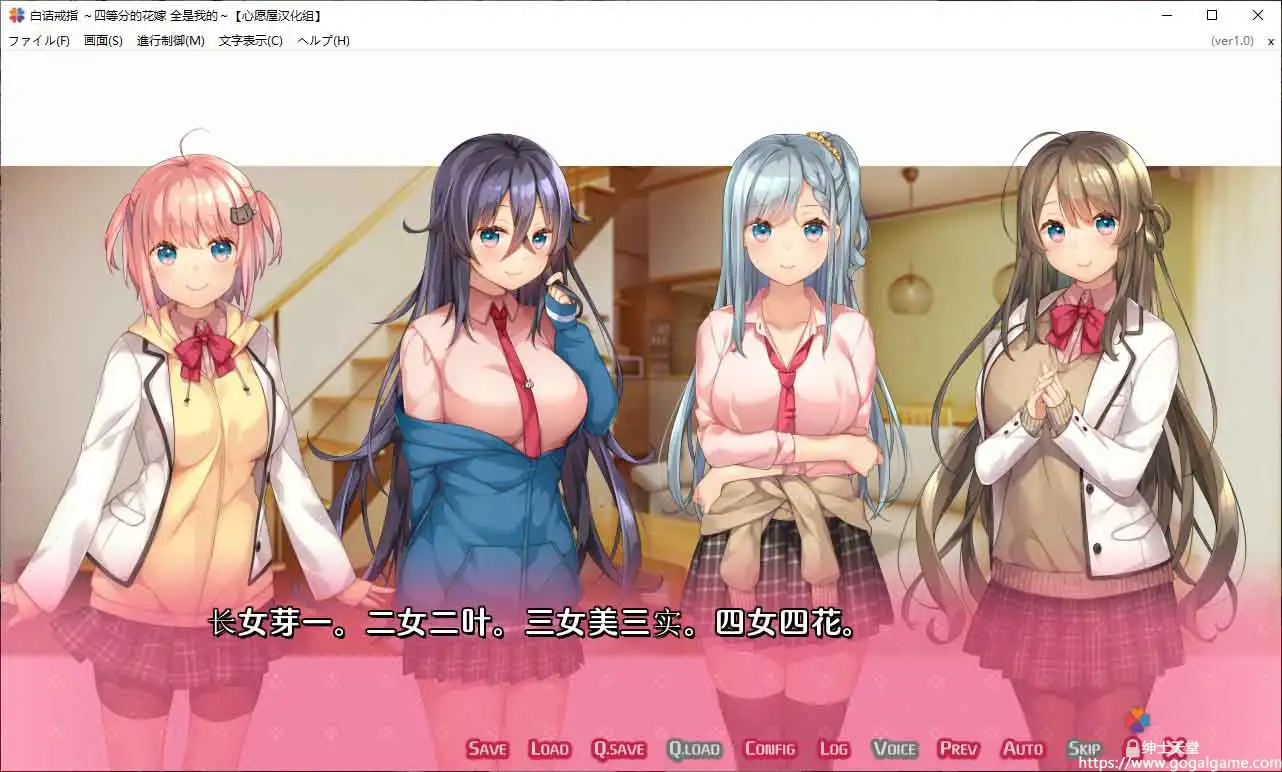Open the CONFIG settings panel
This screenshot has height=772, width=1282.
770,747
